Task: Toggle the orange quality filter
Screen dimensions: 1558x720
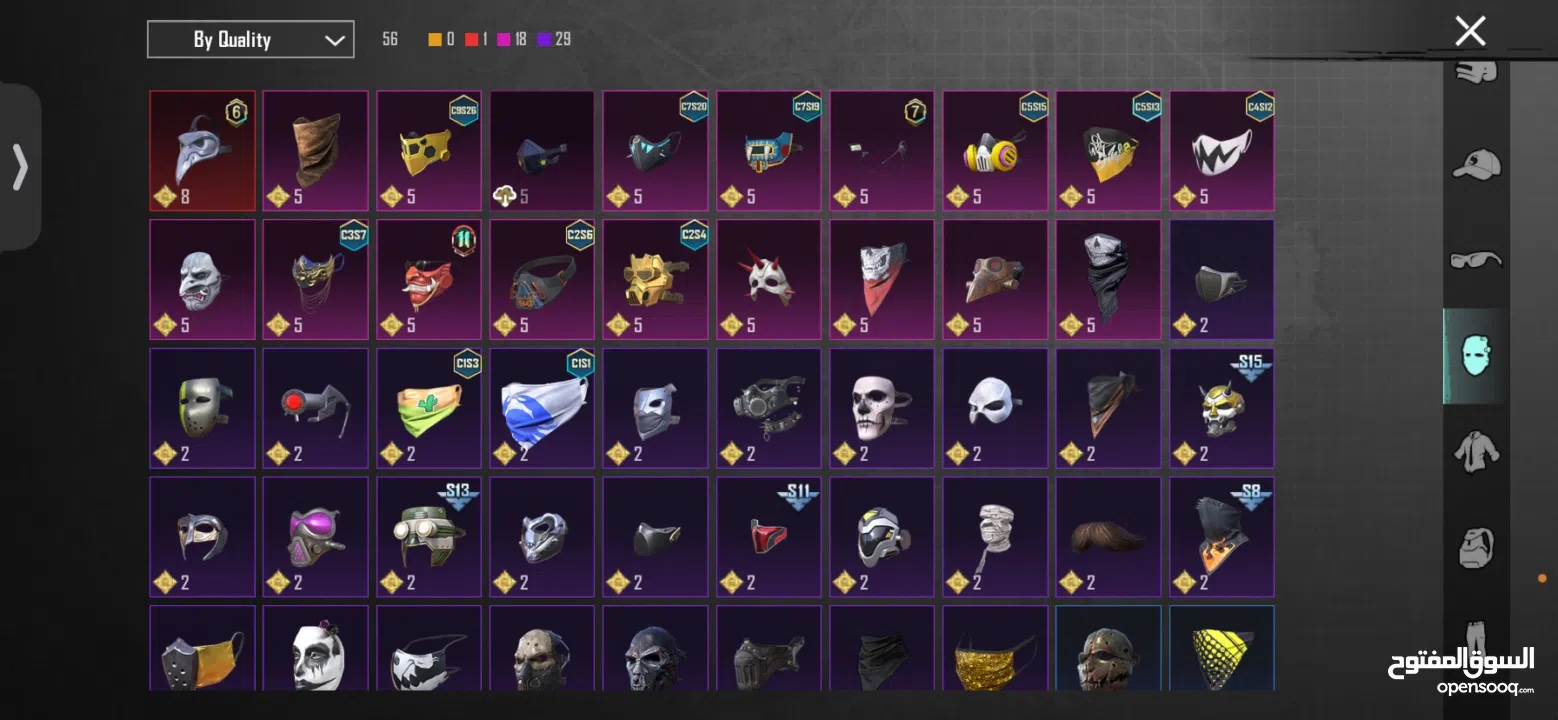Action: click(433, 38)
